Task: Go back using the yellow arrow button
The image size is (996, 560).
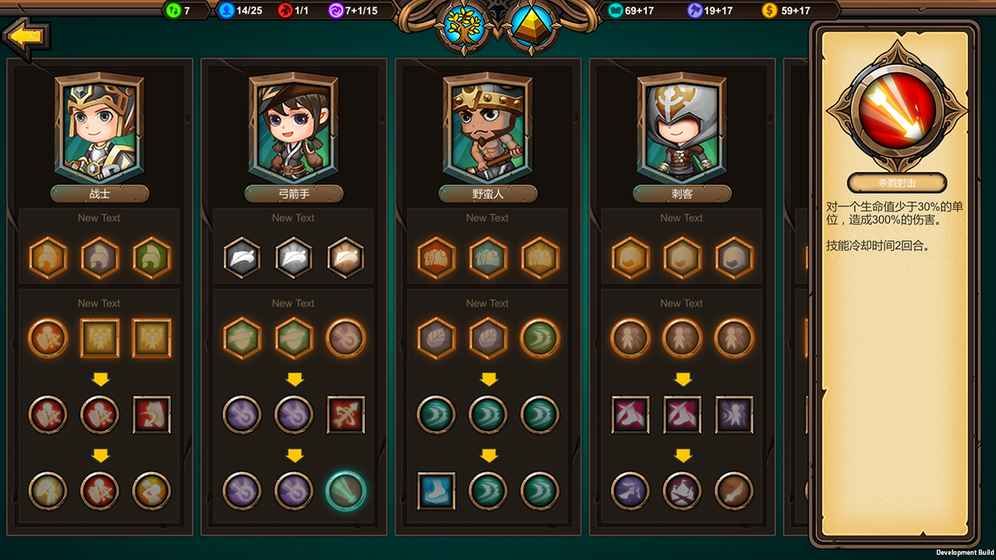Action: (x=26, y=37)
